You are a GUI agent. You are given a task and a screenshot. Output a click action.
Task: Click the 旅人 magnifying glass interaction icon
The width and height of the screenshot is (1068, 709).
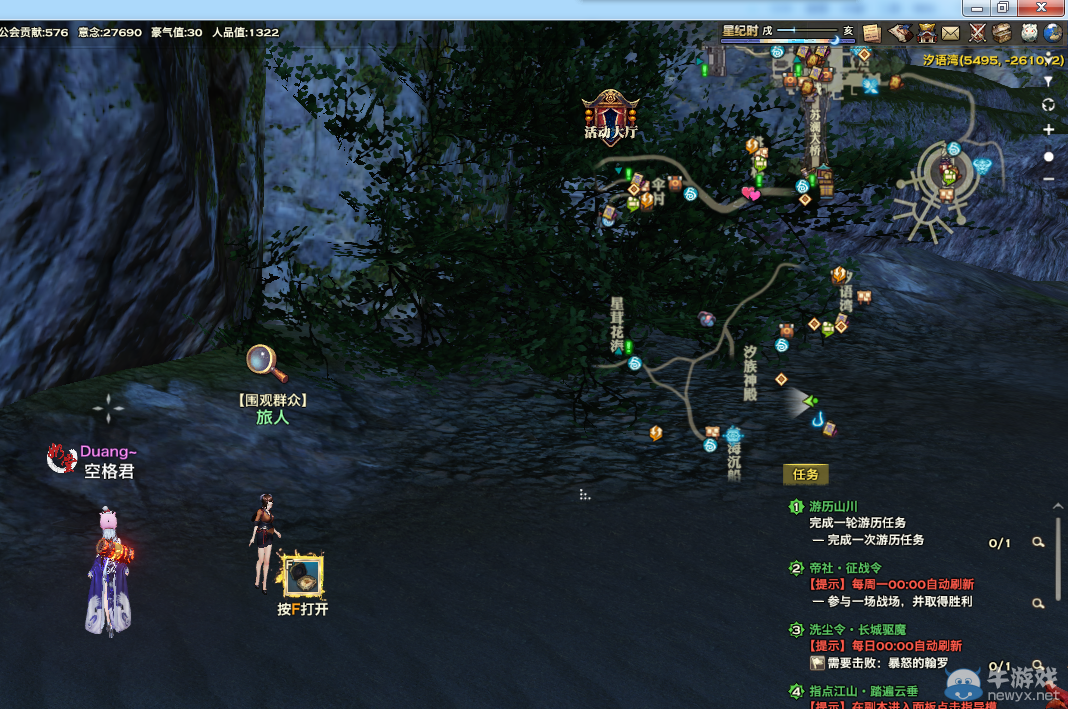coord(266,362)
